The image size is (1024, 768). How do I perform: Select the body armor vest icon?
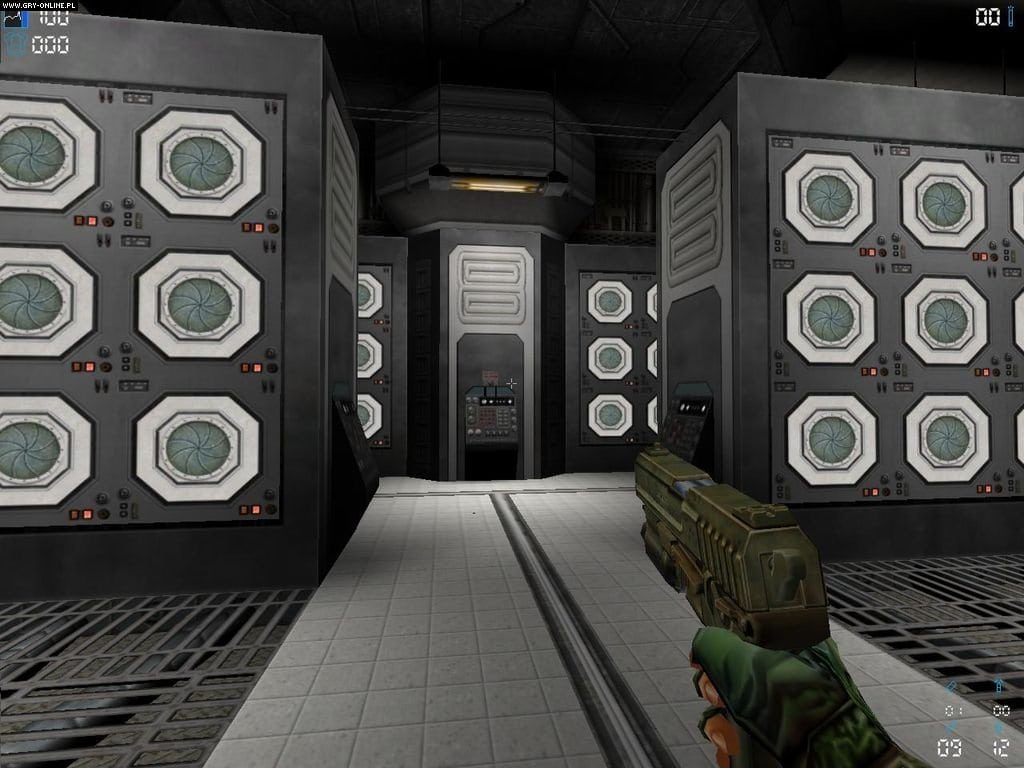click(16, 45)
